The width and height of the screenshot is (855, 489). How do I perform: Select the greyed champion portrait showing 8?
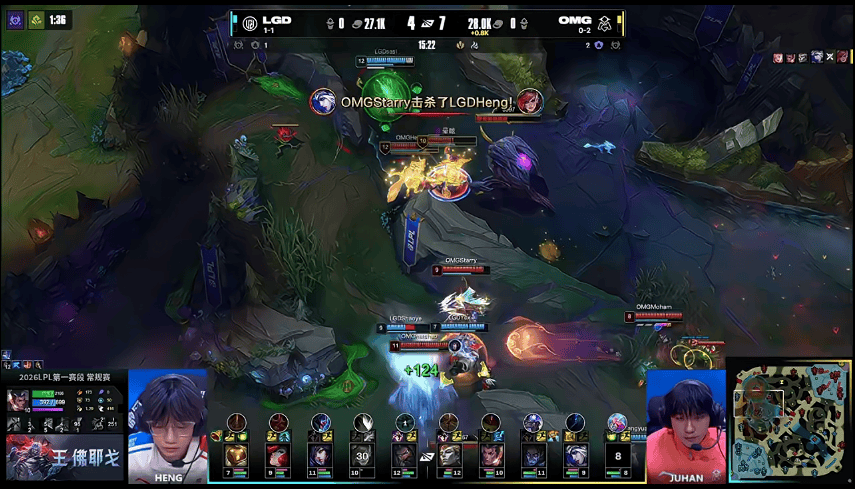(x=619, y=457)
